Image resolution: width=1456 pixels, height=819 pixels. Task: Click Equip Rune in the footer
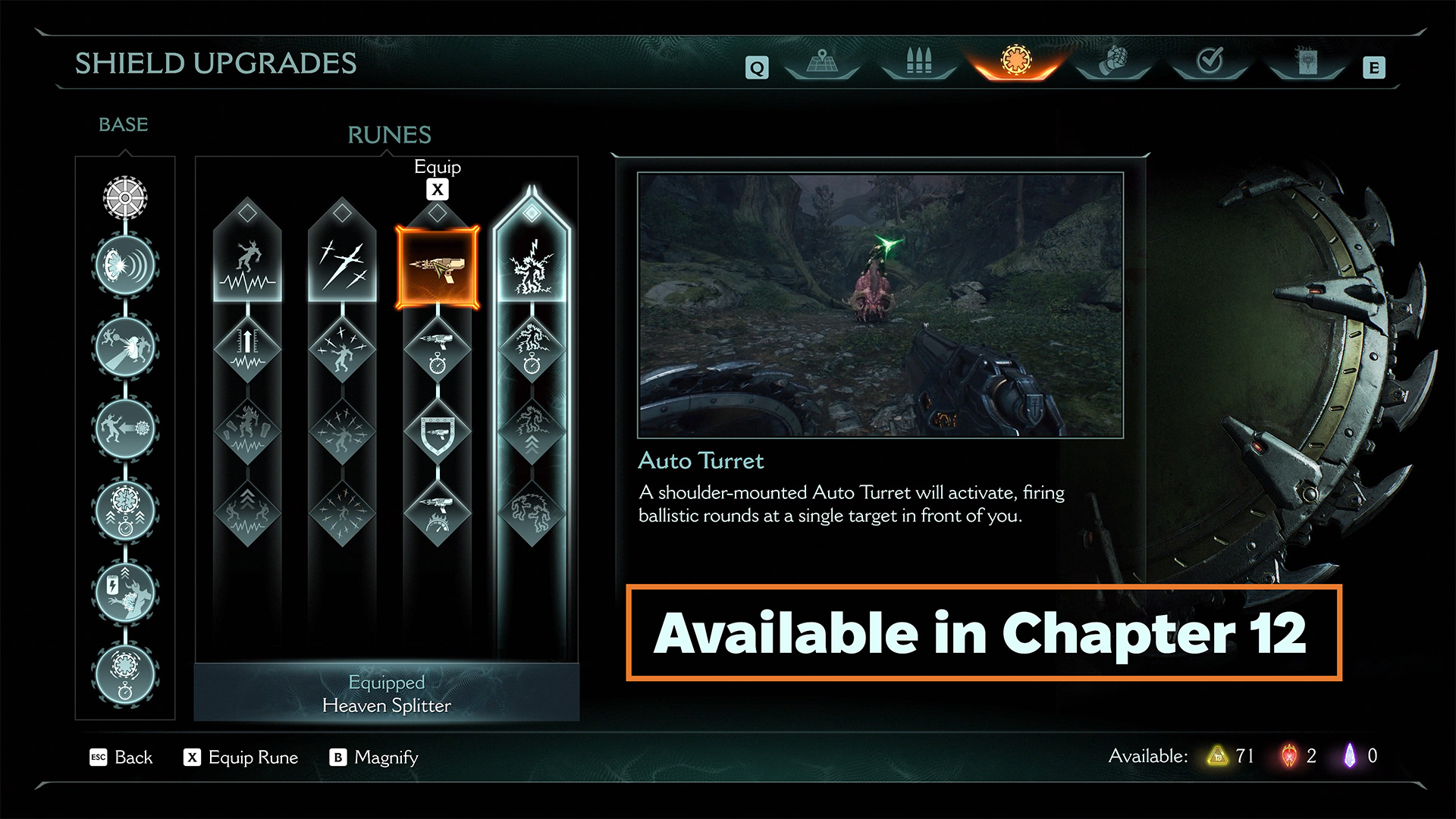[241, 758]
